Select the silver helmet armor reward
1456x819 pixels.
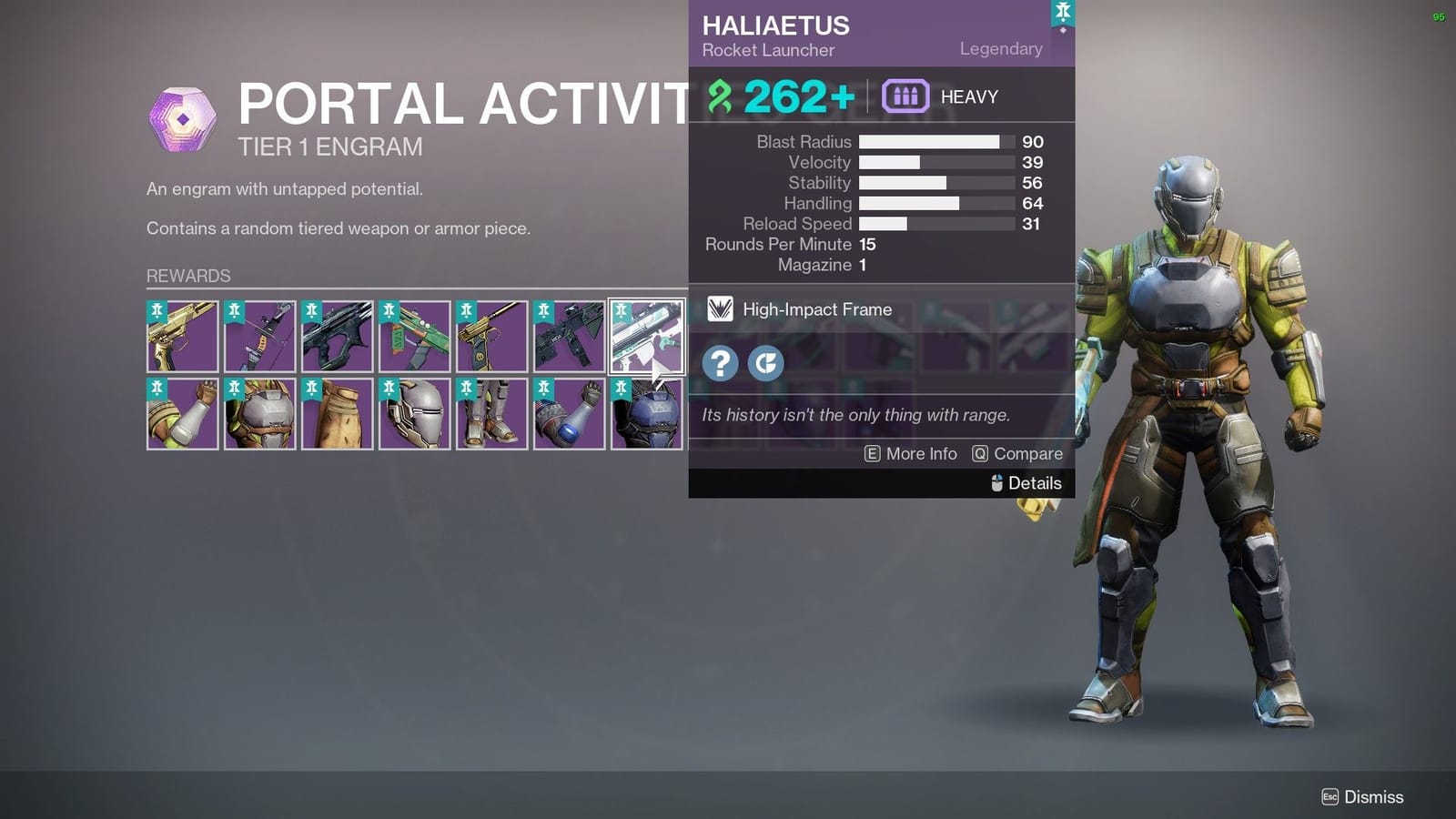pyautogui.click(x=414, y=414)
